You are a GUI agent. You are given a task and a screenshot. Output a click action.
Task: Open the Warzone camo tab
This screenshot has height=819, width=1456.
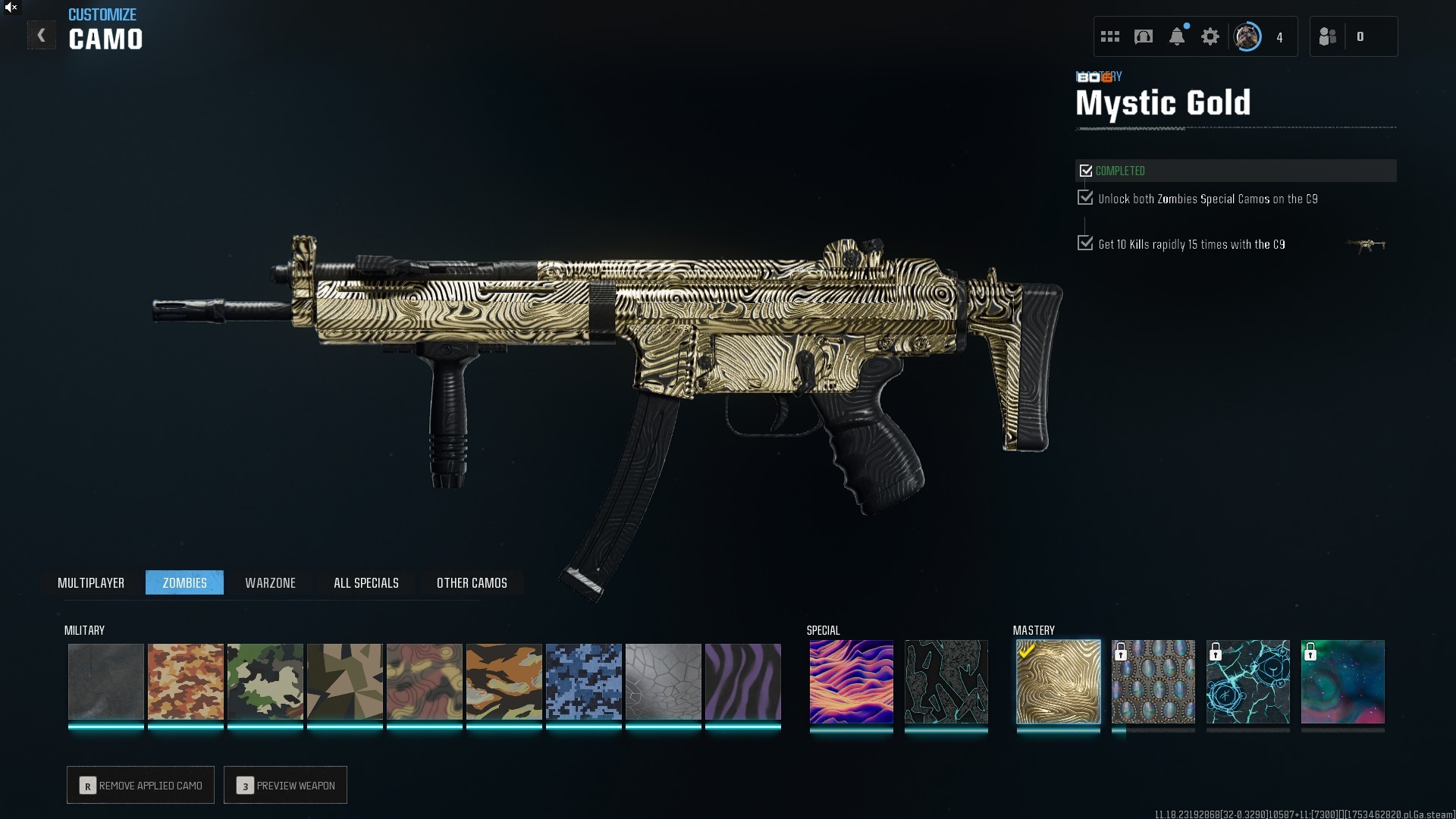[270, 582]
